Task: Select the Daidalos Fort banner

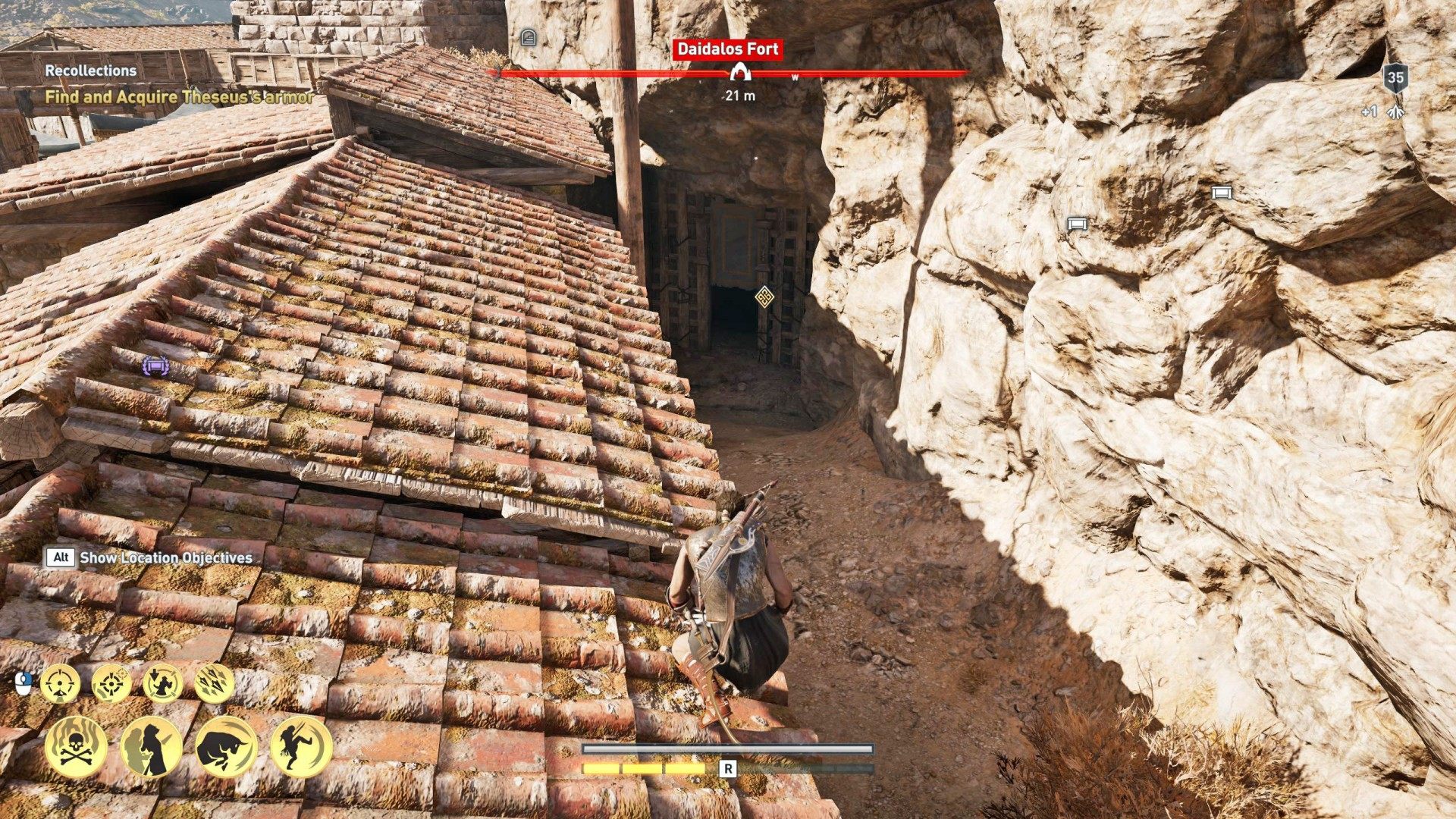Action: click(727, 49)
